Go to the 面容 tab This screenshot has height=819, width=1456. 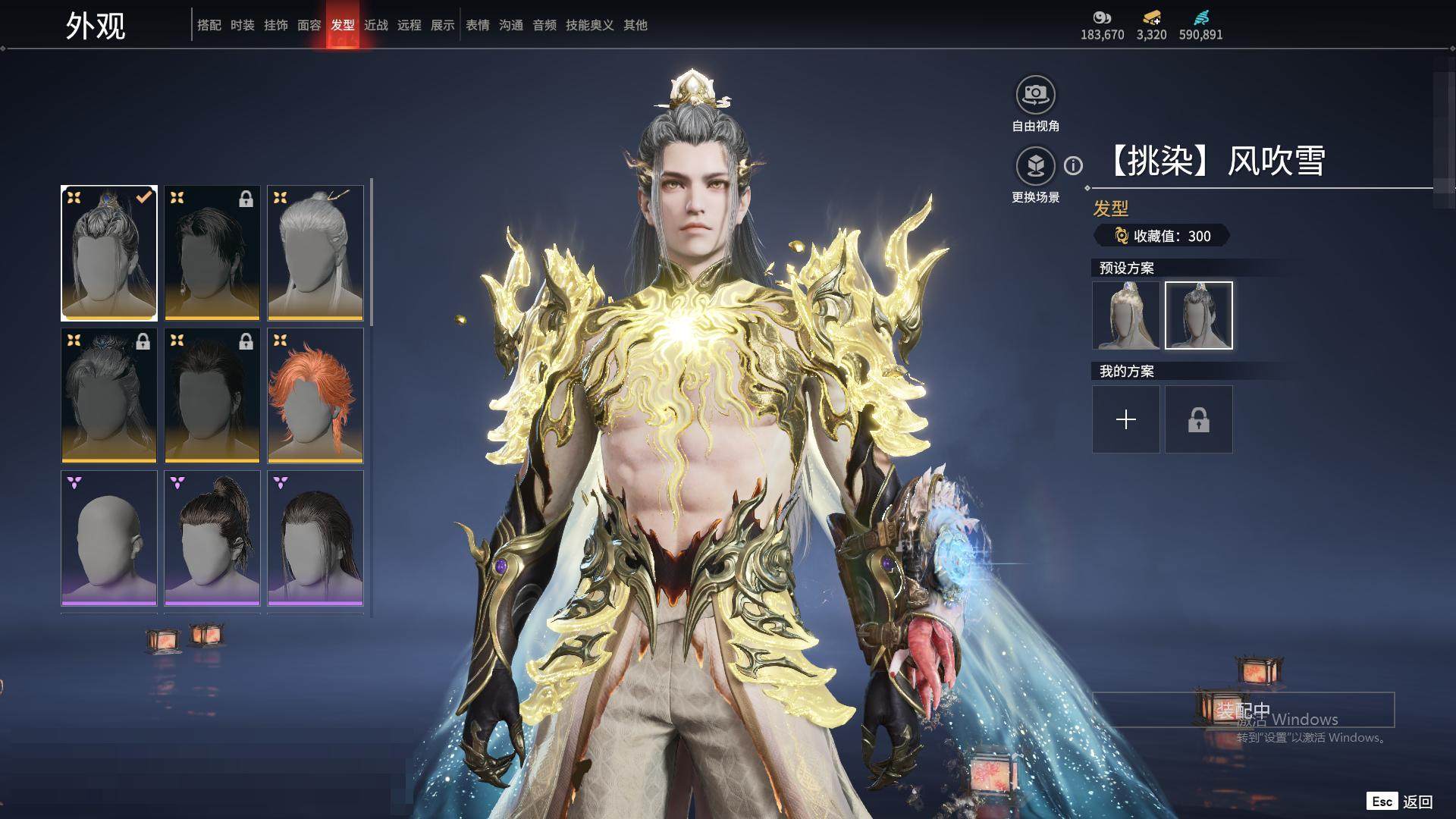309,25
